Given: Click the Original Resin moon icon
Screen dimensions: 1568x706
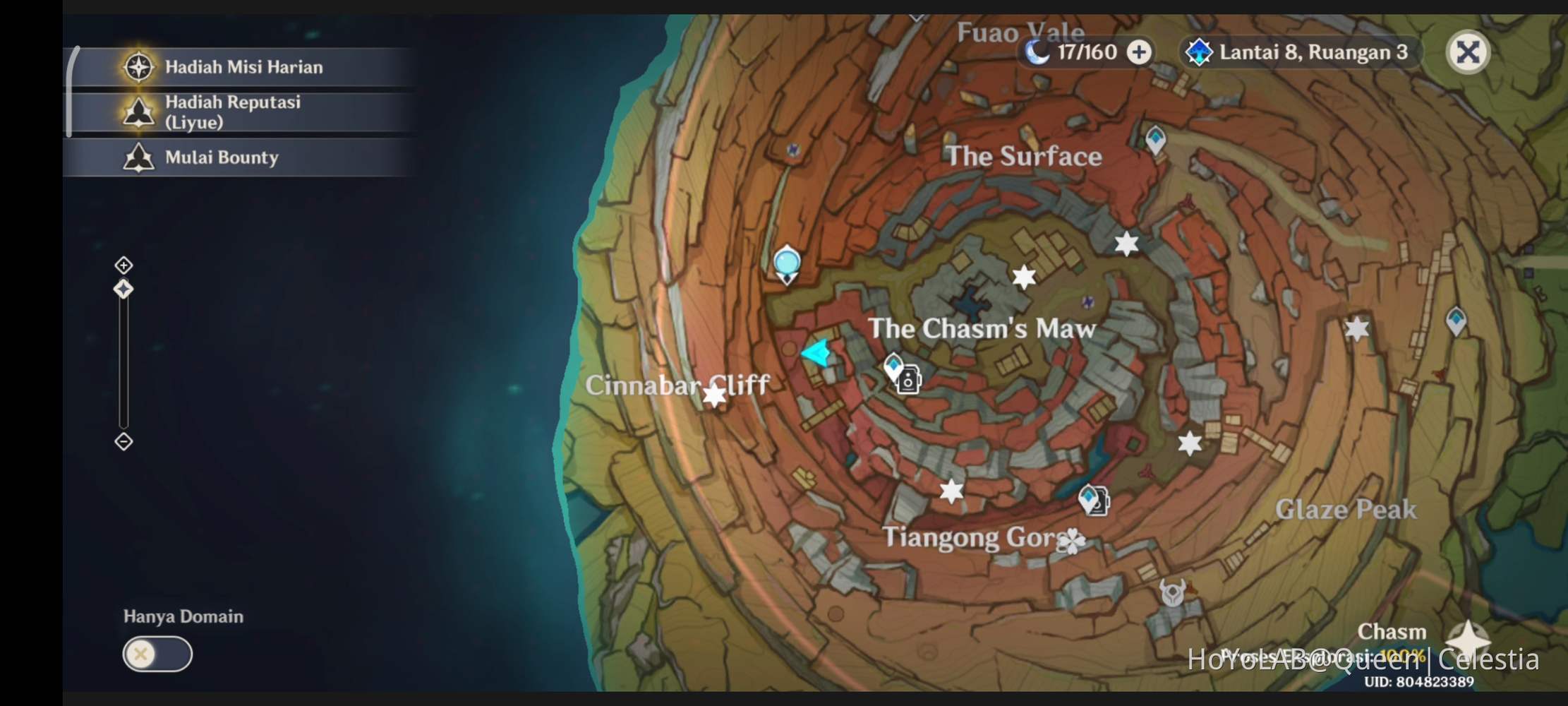Looking at the screenshot, I should pos(1037,52).
